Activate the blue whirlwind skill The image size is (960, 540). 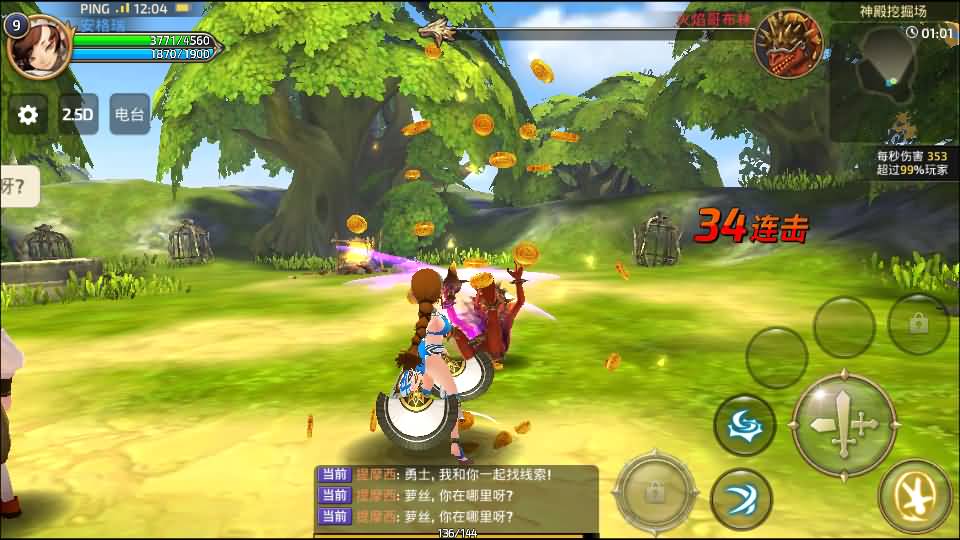pos(744,425)
